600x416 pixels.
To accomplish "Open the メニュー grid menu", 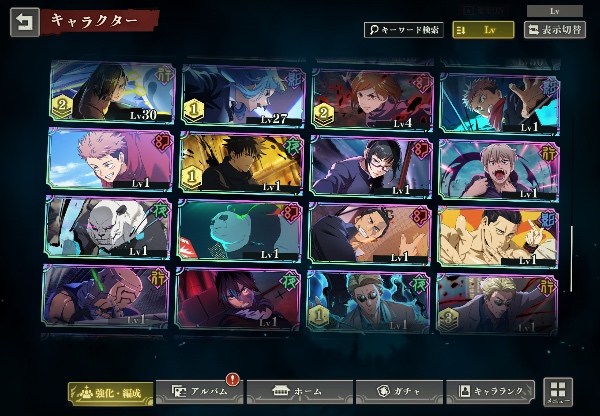I will [x=558, y=392].
